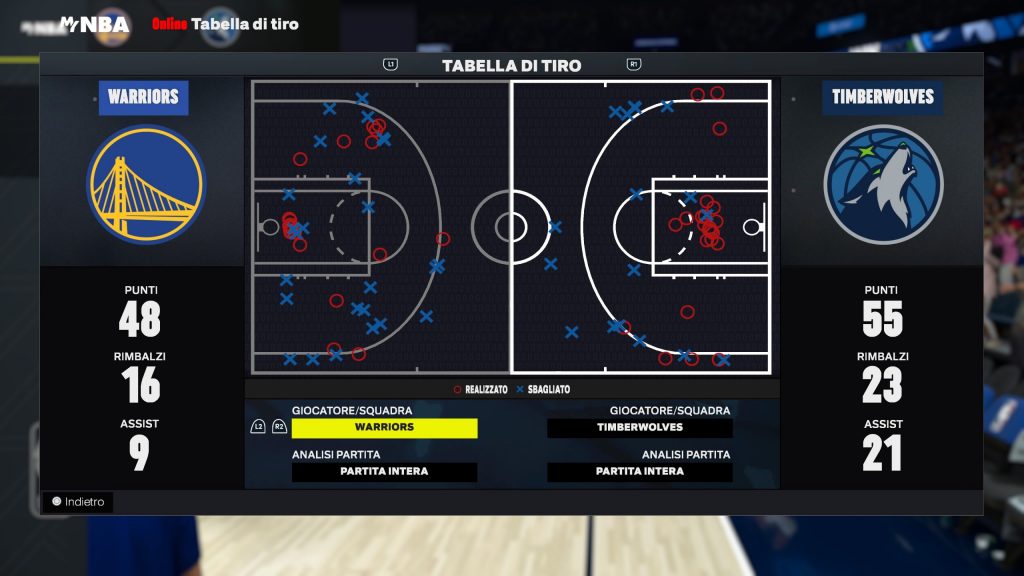Open the Partita Intera option beneath the Timberwolves selector

tap(640, 472)
